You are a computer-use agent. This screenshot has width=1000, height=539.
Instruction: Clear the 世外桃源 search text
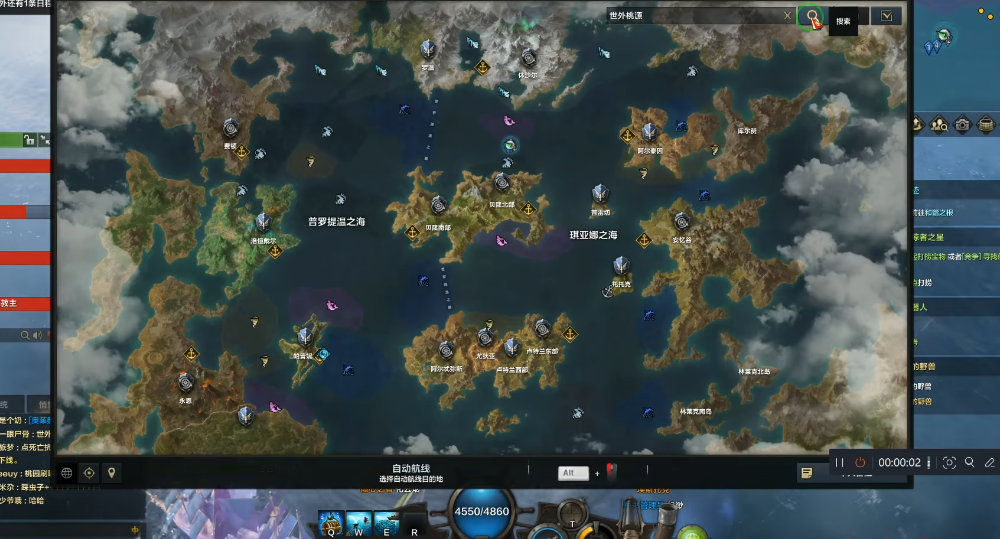(x=787, y=16)
